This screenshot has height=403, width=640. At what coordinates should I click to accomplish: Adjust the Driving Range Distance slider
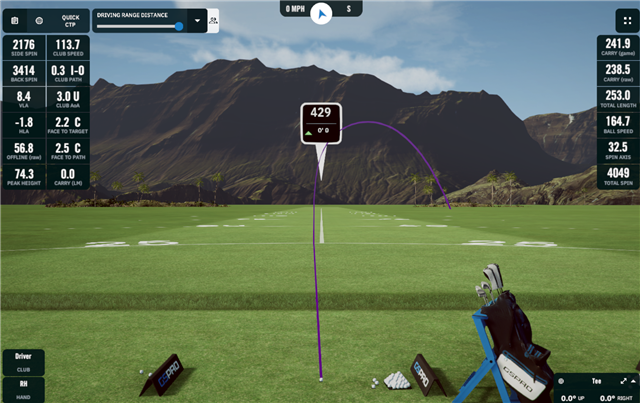tap(179, 27)
